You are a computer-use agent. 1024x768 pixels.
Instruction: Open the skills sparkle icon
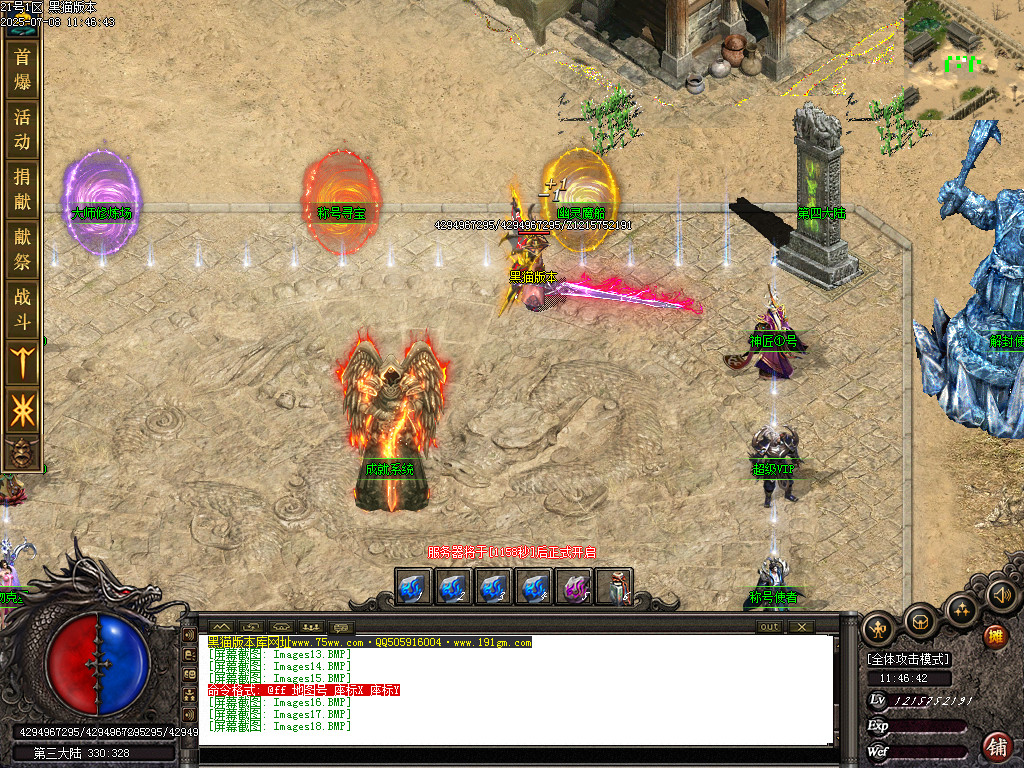click(961, 610)
